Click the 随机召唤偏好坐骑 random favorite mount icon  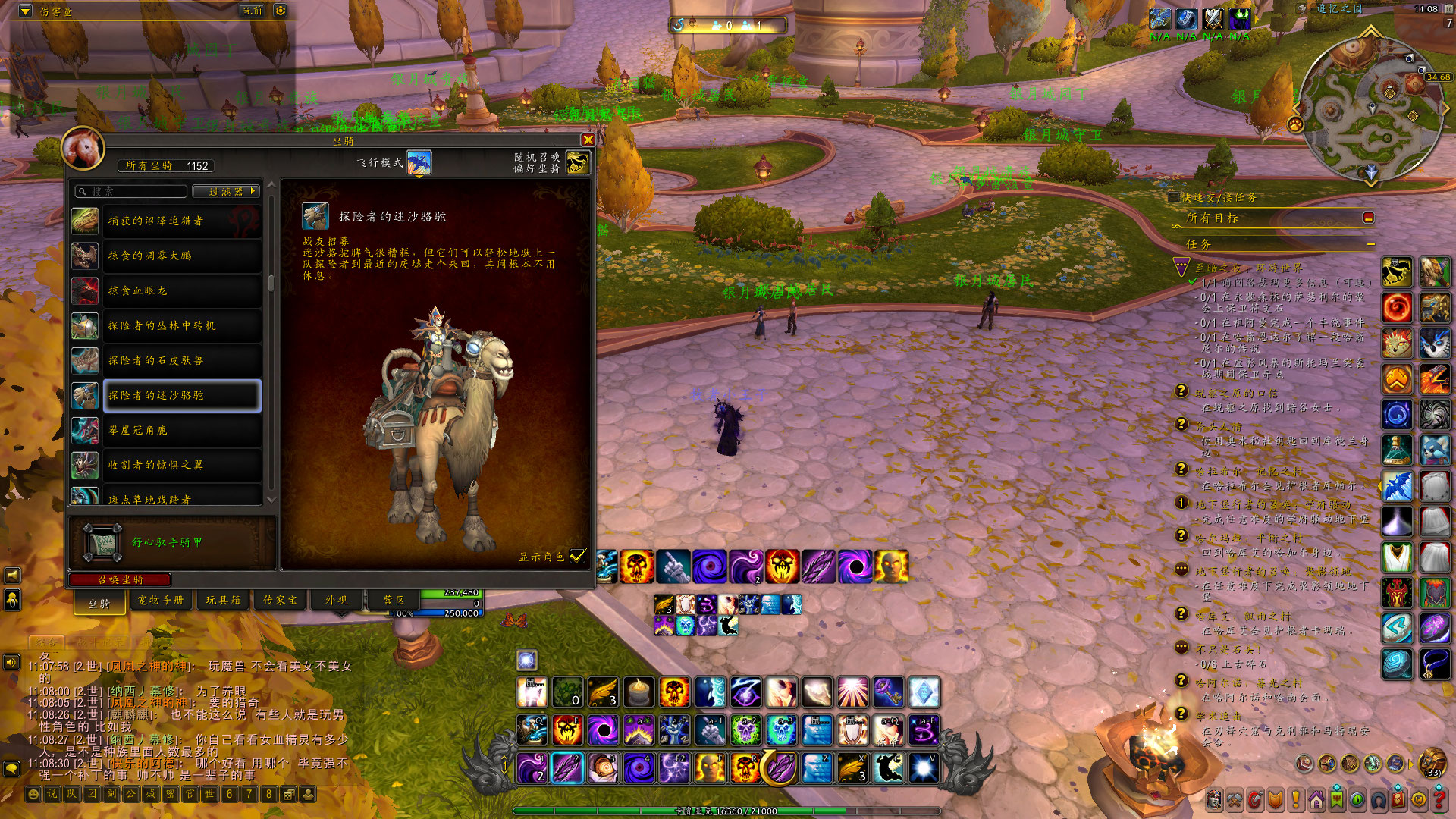click(577, 162)
